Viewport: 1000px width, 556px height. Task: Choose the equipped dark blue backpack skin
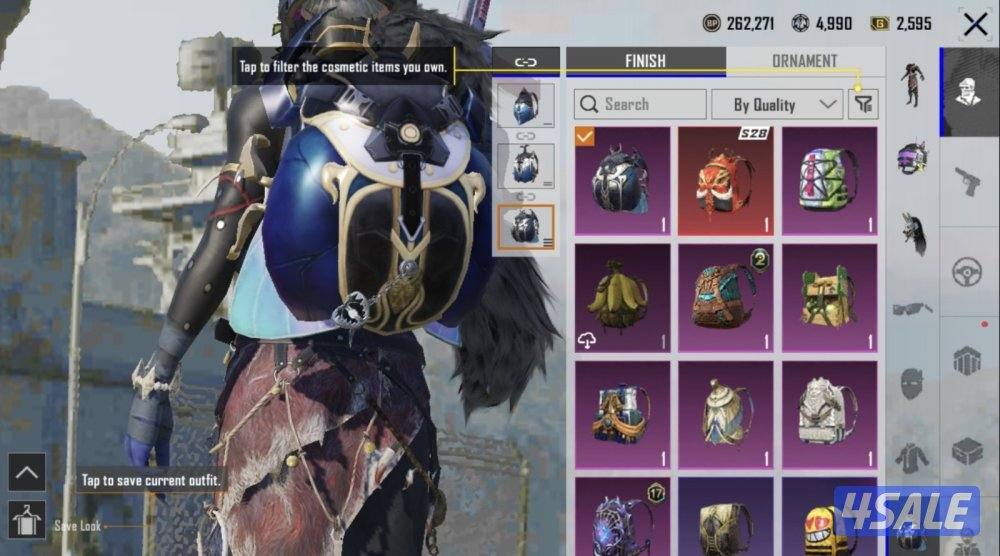tap(621, 180)
